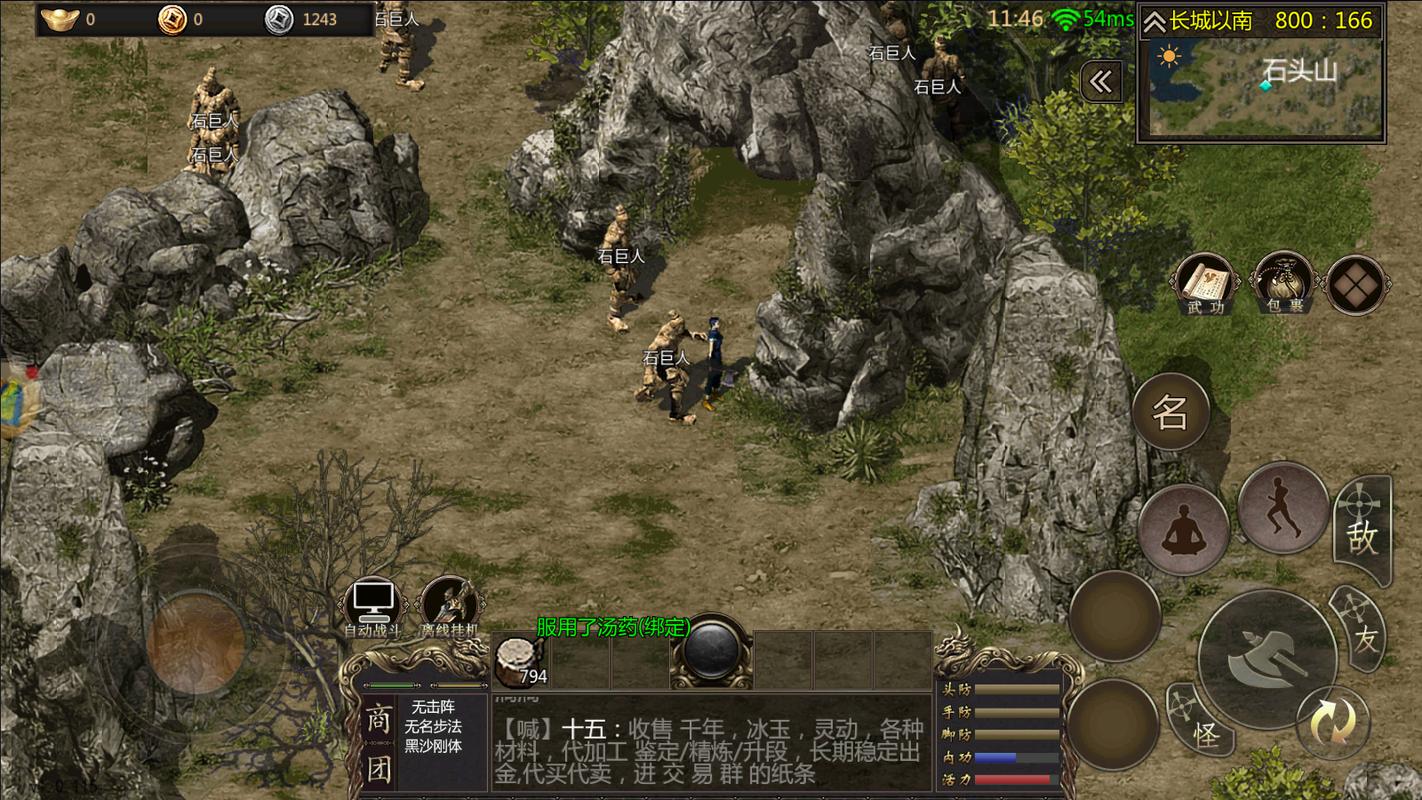1422x800 pixels.
Task: Collapse the minimap using the double-chevron
Action: [1100, 82]
